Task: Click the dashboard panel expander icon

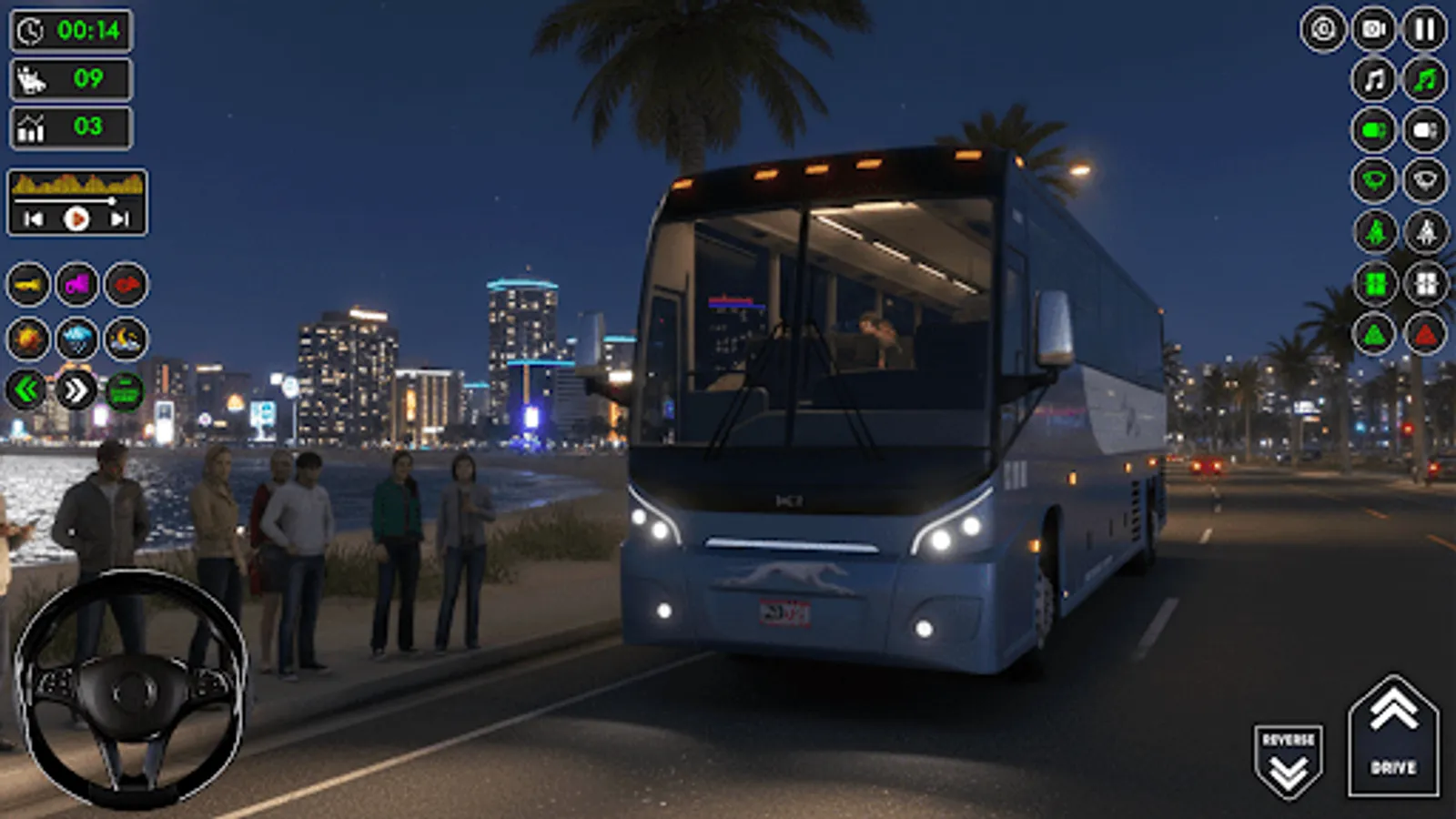Action: coord(127,391)
